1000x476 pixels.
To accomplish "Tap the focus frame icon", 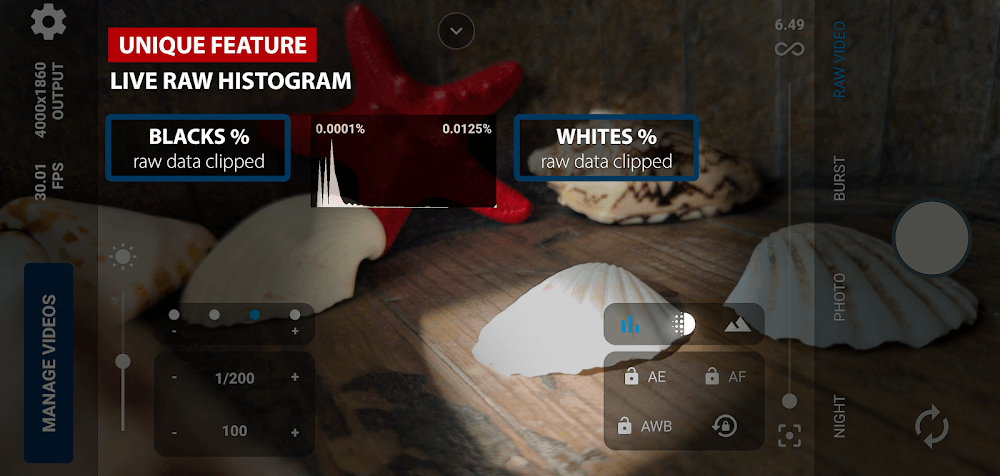I will pyautogui.click(x=789, y=435).
